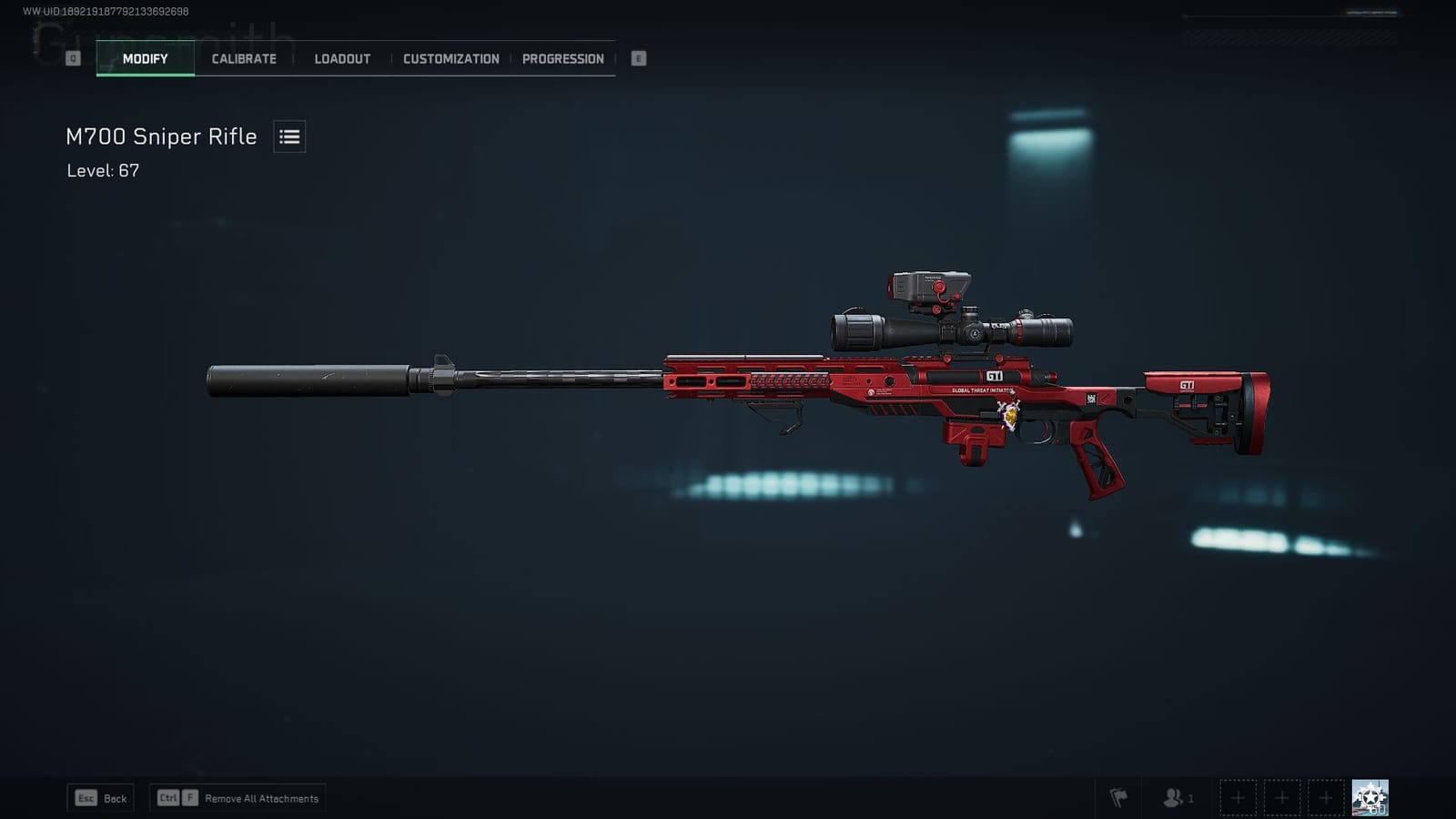Image resolution: width=1456 pixels, height=819 pixels.
Task: Click the Back button
Action: tap(100, 798)
